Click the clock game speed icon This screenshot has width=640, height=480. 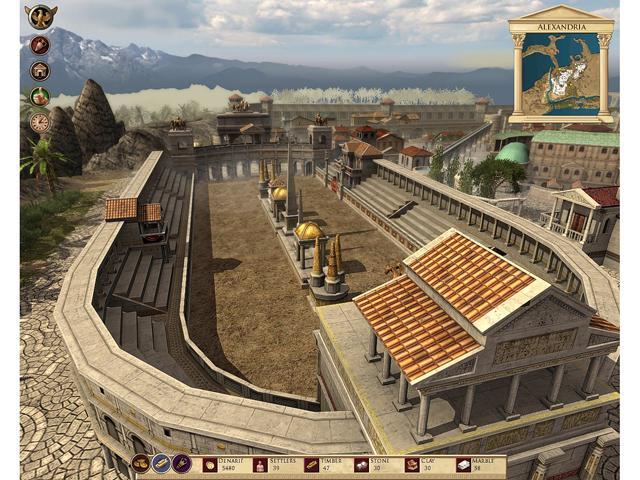tap(40, 122)
